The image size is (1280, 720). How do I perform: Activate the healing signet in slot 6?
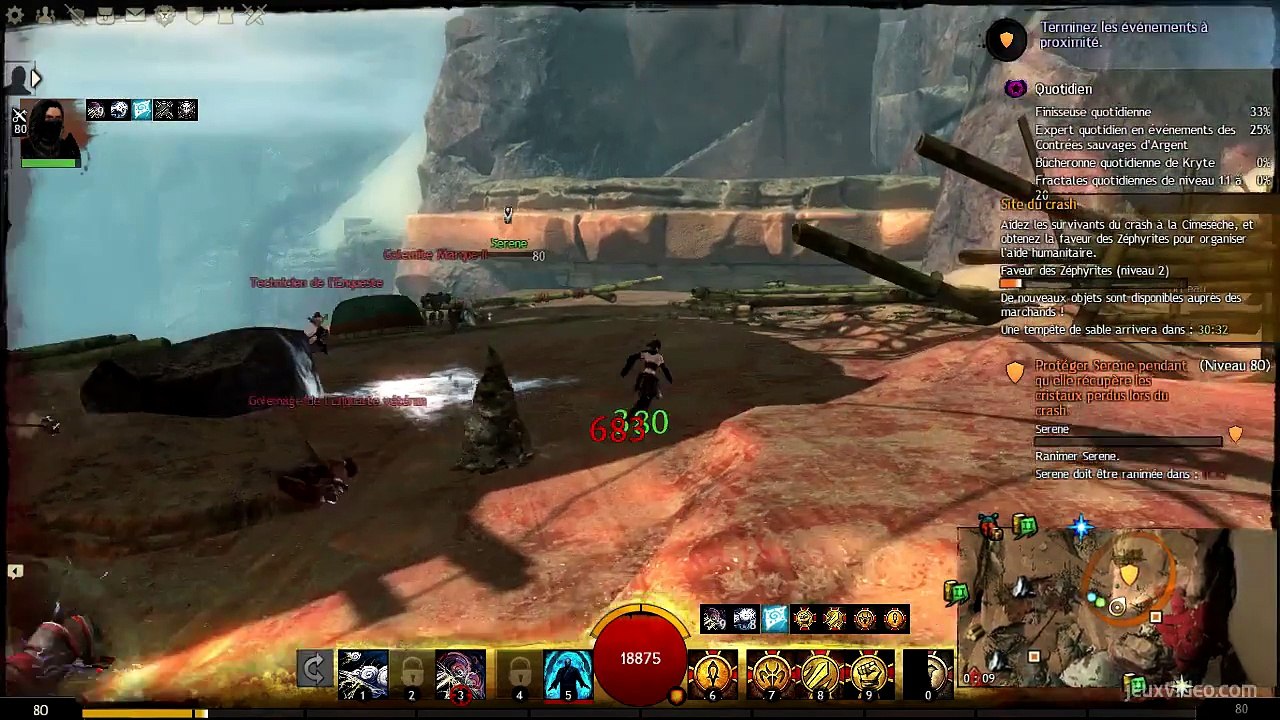point(712,674)
